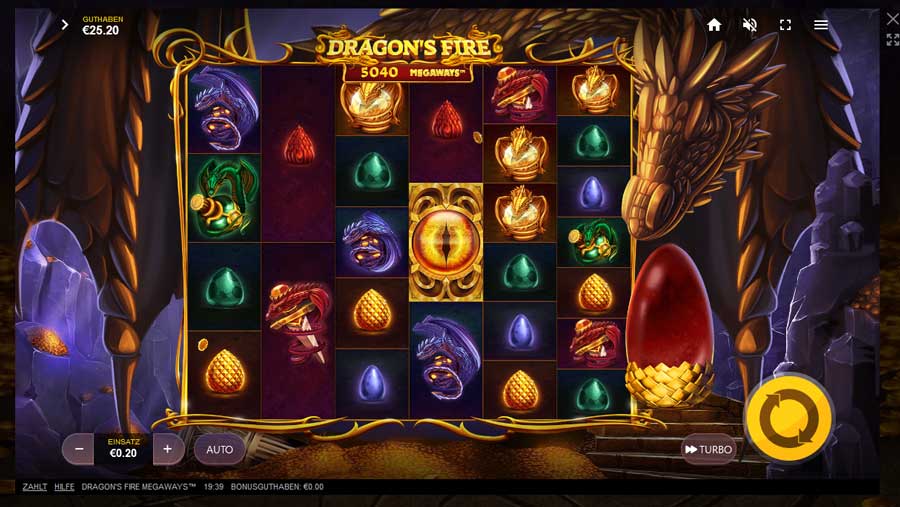The width and height of the screenshot is (900, 507).
Task: Increase the bet with the plus button
Action: (x=167, y=449)
